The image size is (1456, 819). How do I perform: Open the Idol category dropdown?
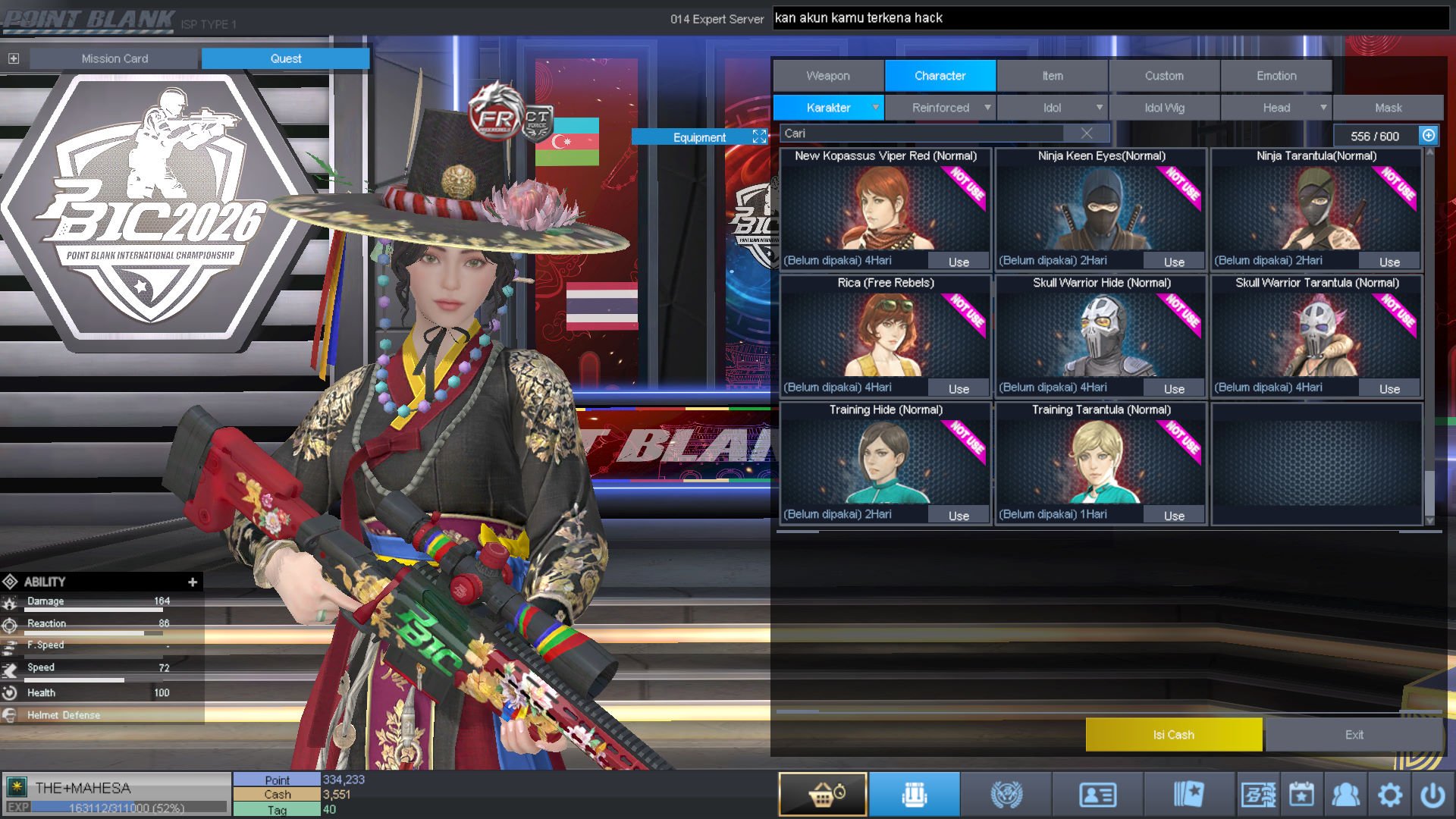click(x=1052, y=108)
